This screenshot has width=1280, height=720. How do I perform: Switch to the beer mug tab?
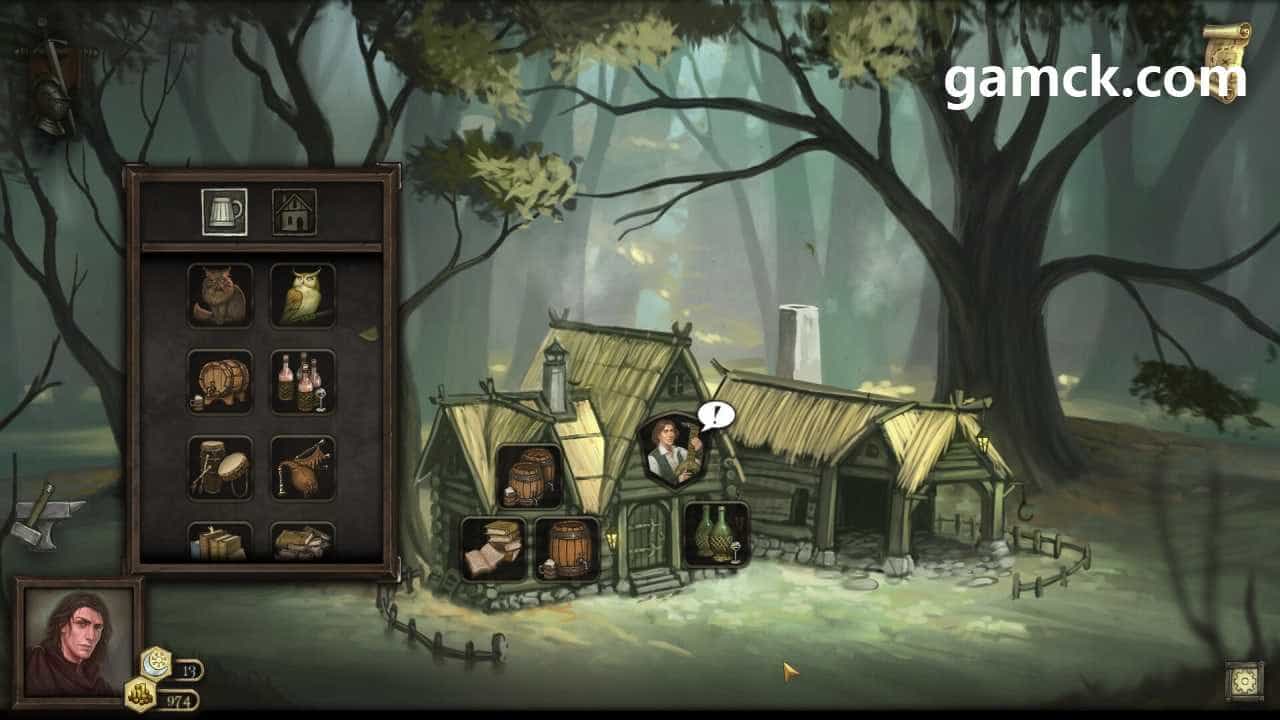(x=225, y=212)
